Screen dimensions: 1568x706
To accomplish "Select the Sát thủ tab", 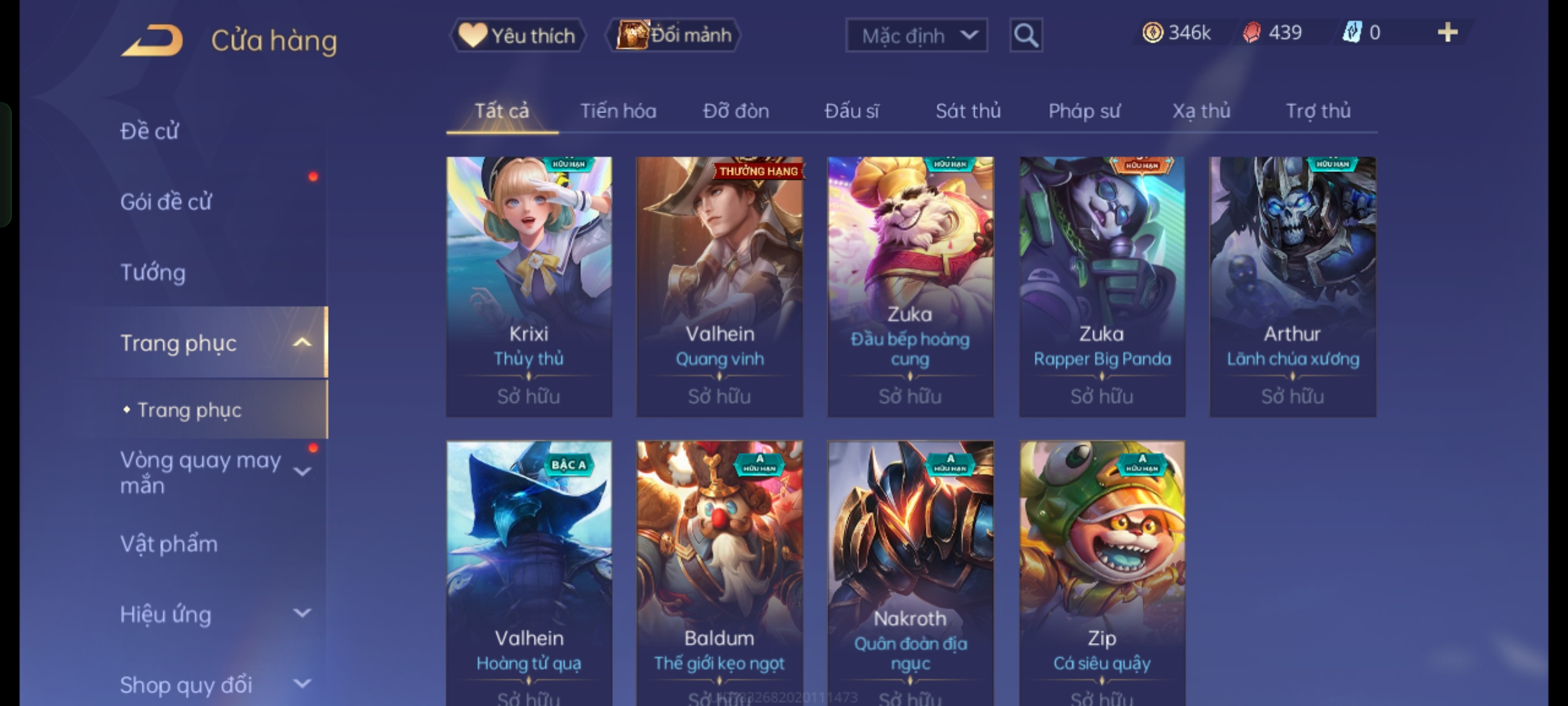I will tap(968, 111).
